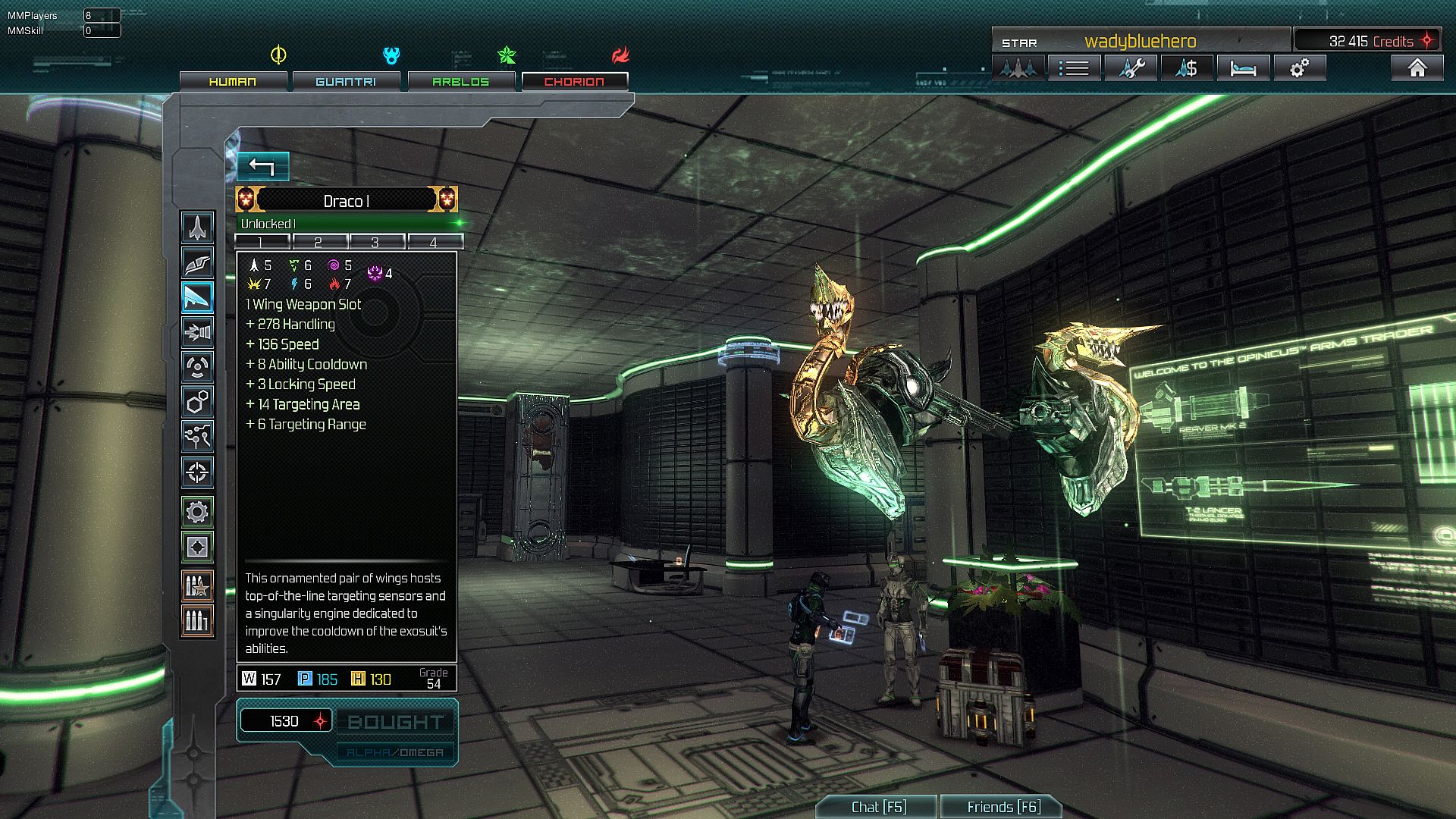Switch to tier tab 4
Screen dimensions: 1456x819
pos(434,242)
